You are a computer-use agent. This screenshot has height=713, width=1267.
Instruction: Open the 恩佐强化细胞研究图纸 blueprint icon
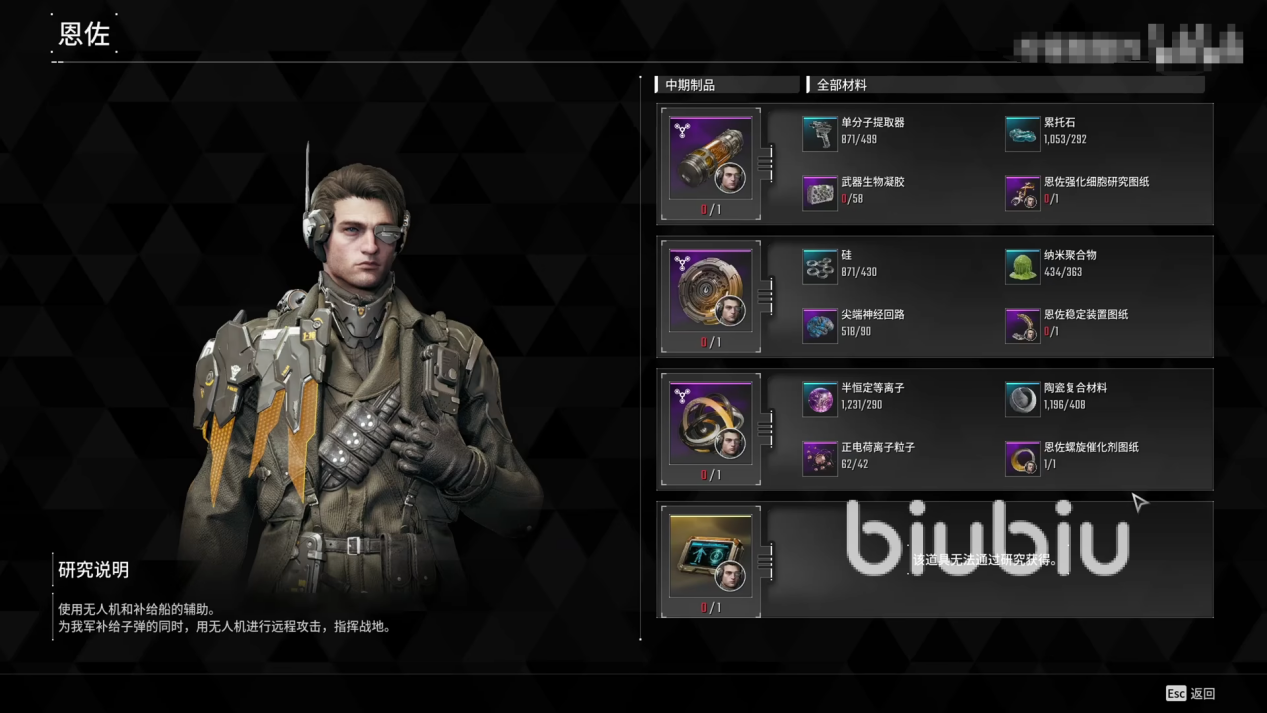(1022, 193)
